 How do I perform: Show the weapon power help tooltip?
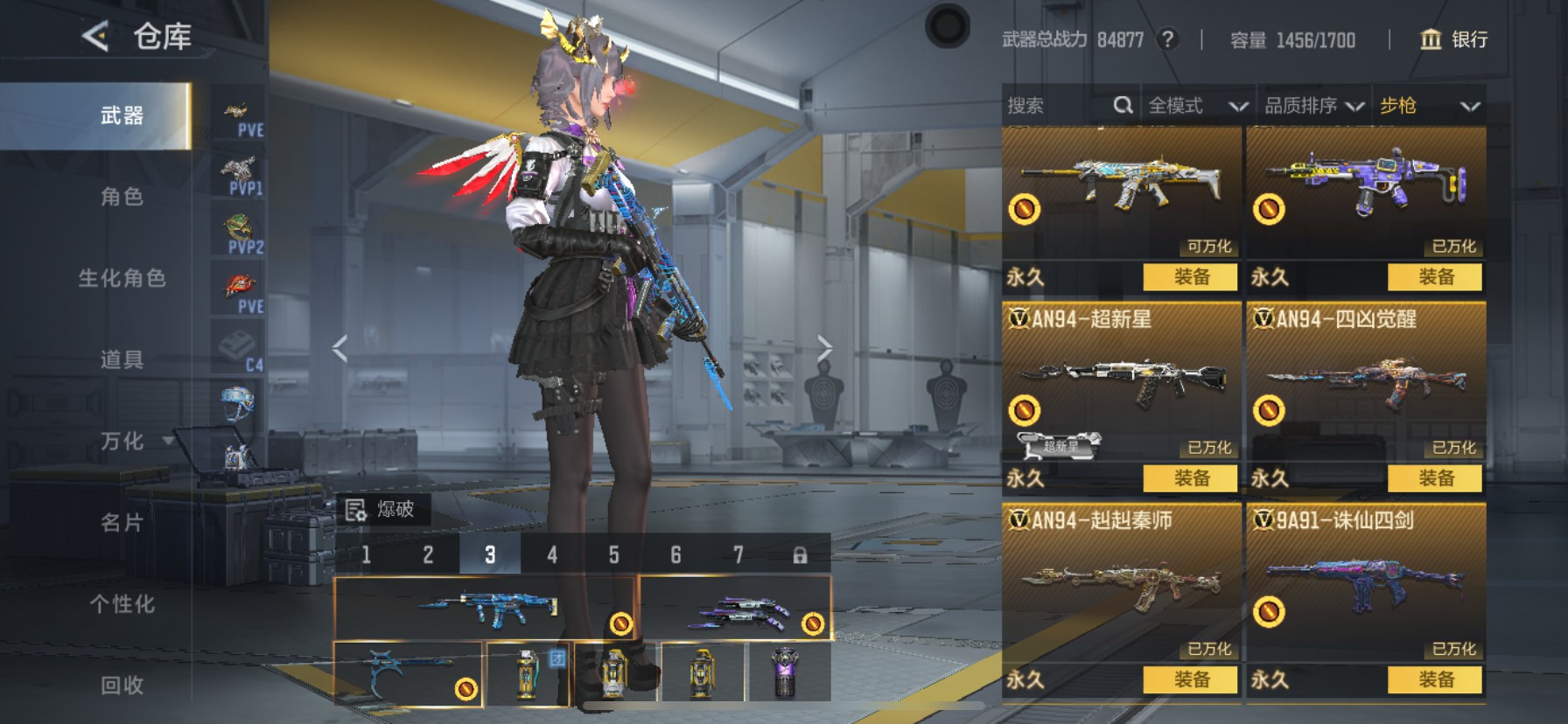[1167, 39]
